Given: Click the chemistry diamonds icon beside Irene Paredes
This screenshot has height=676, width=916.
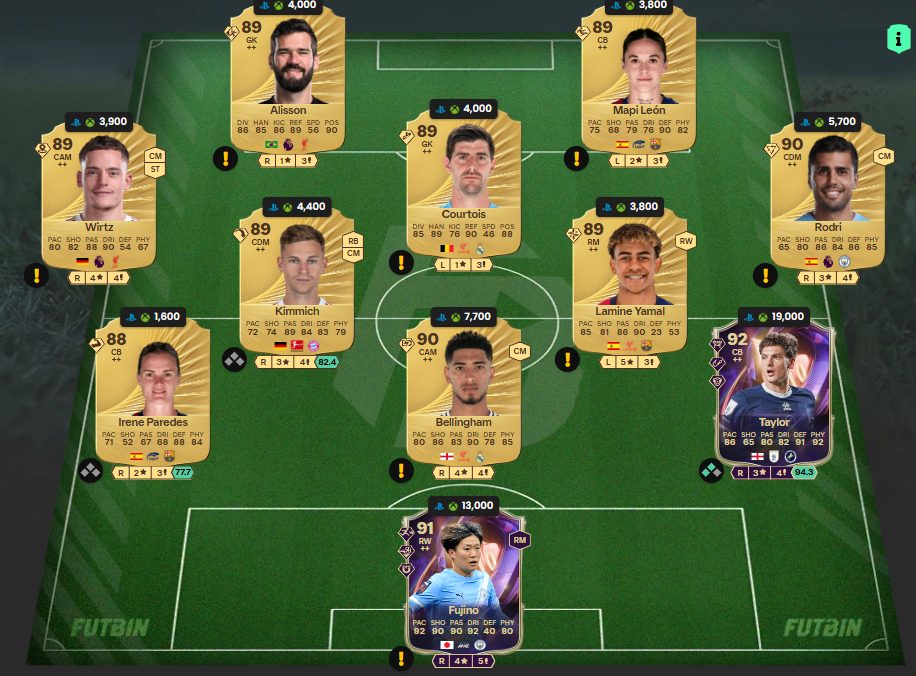Looking at the screenshot, I should pos(90,470).
